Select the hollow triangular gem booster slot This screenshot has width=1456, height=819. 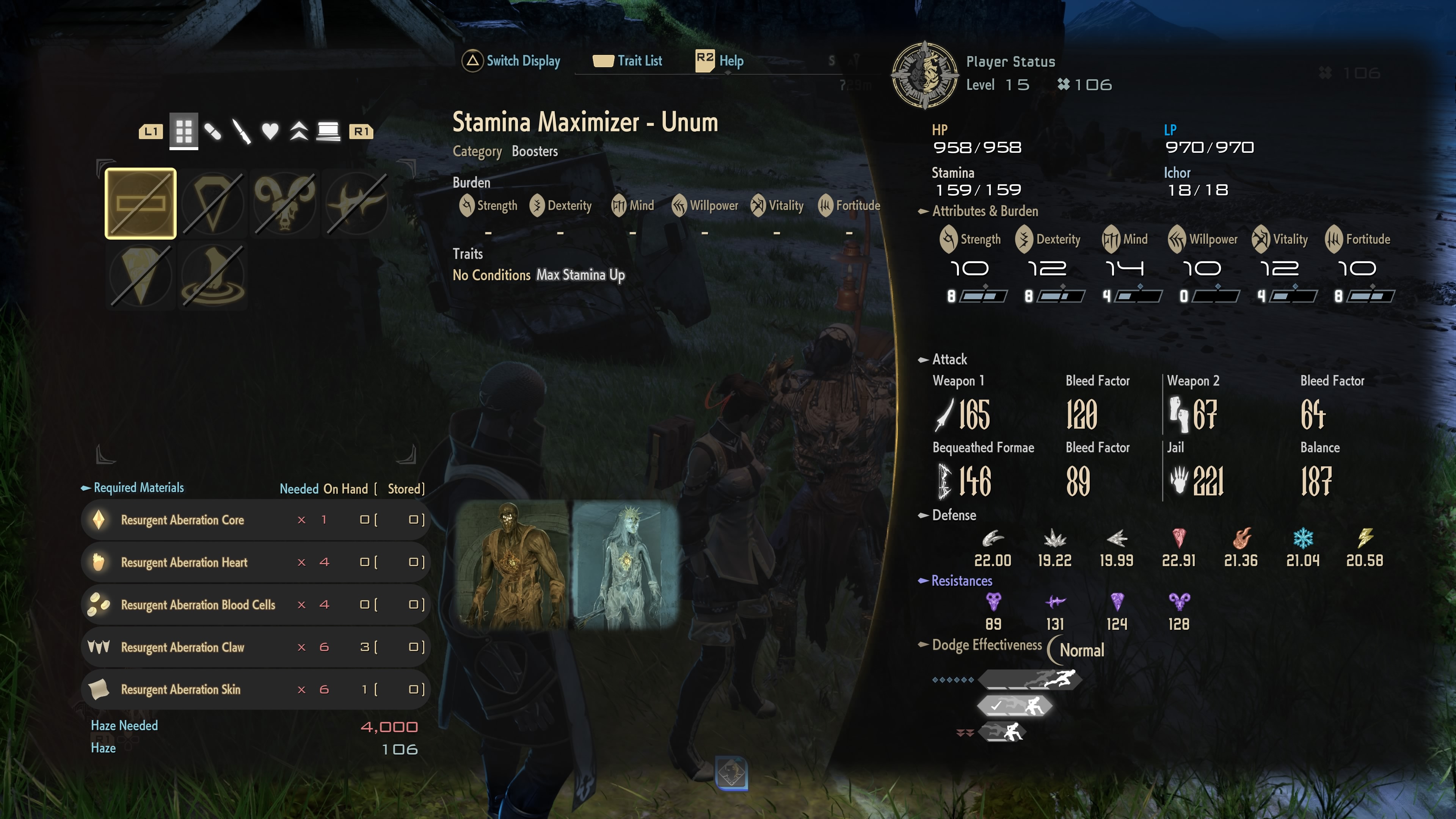(213, 204)
